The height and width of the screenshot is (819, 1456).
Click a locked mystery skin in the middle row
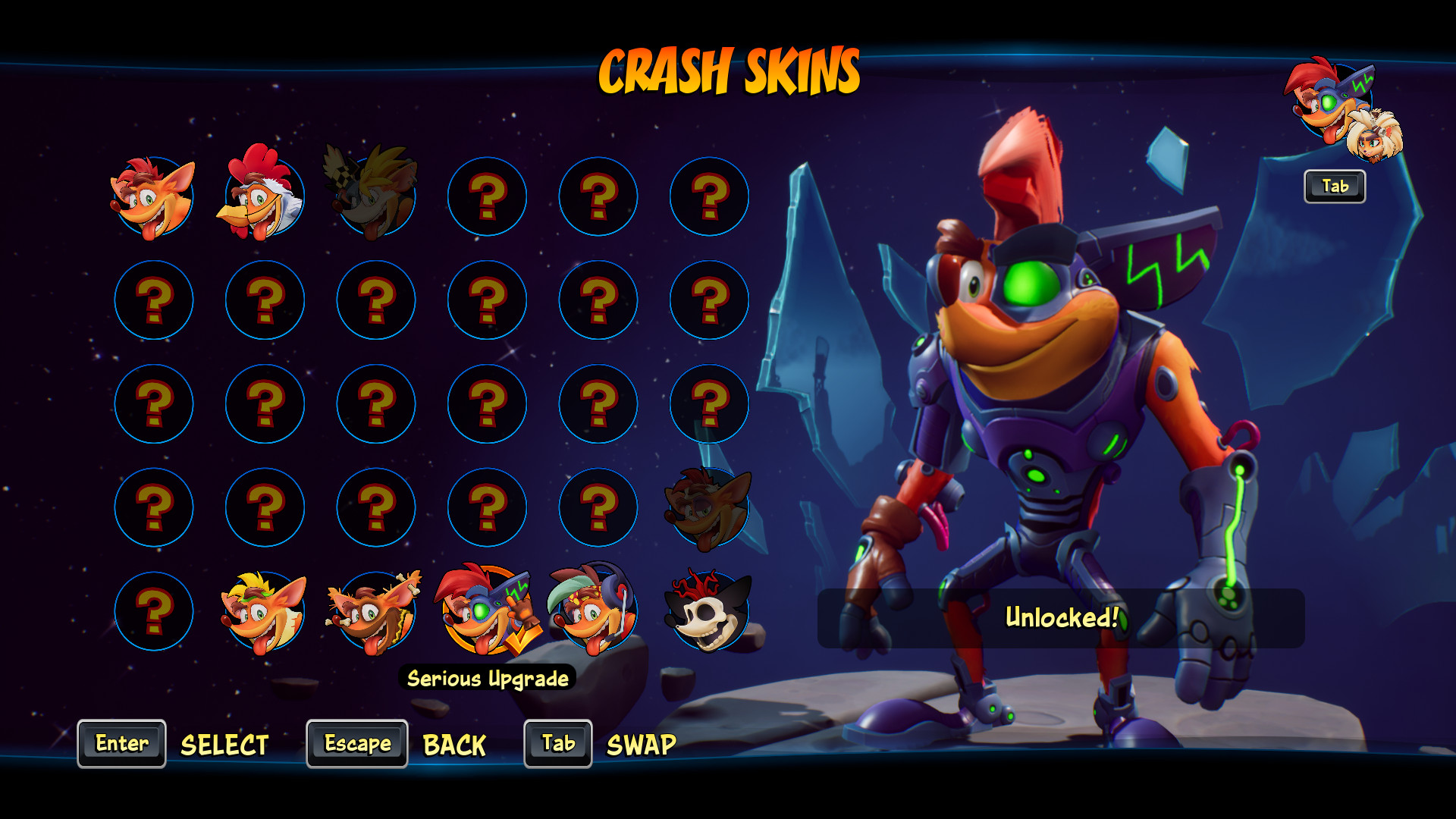click(375, 404)
